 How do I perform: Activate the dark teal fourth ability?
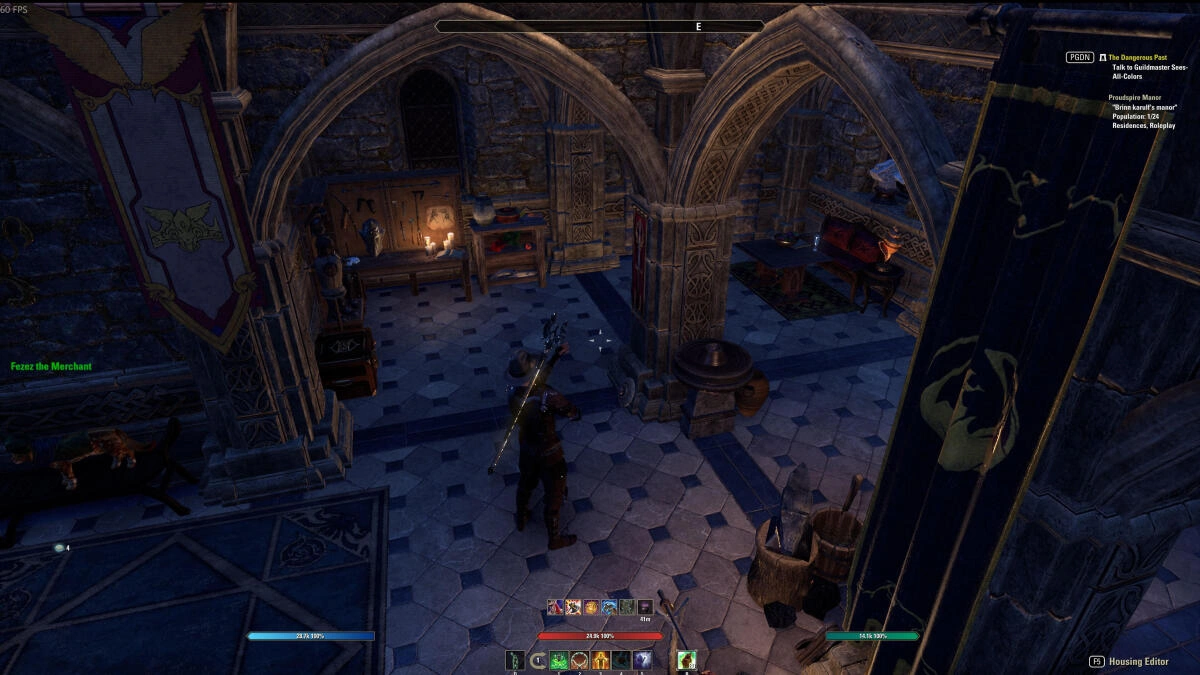click(x=621, y=660)
